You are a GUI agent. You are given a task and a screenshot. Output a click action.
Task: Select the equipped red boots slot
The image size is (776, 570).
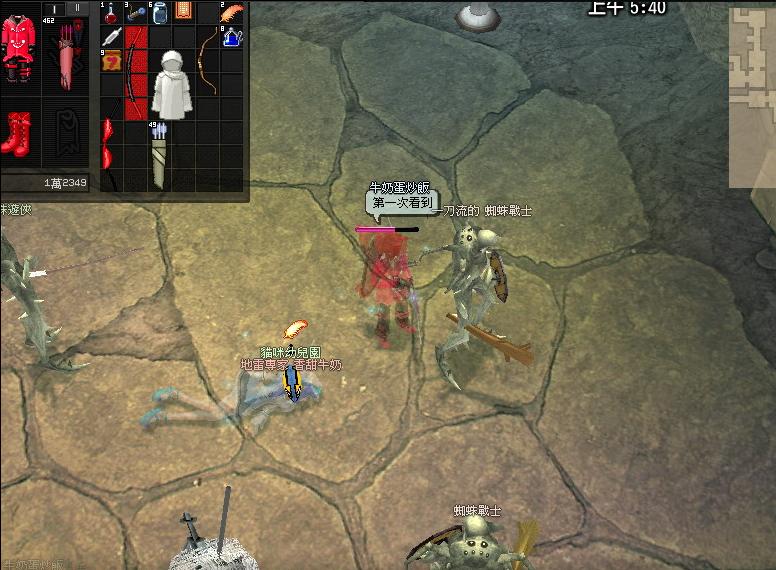tap(17, 133)
